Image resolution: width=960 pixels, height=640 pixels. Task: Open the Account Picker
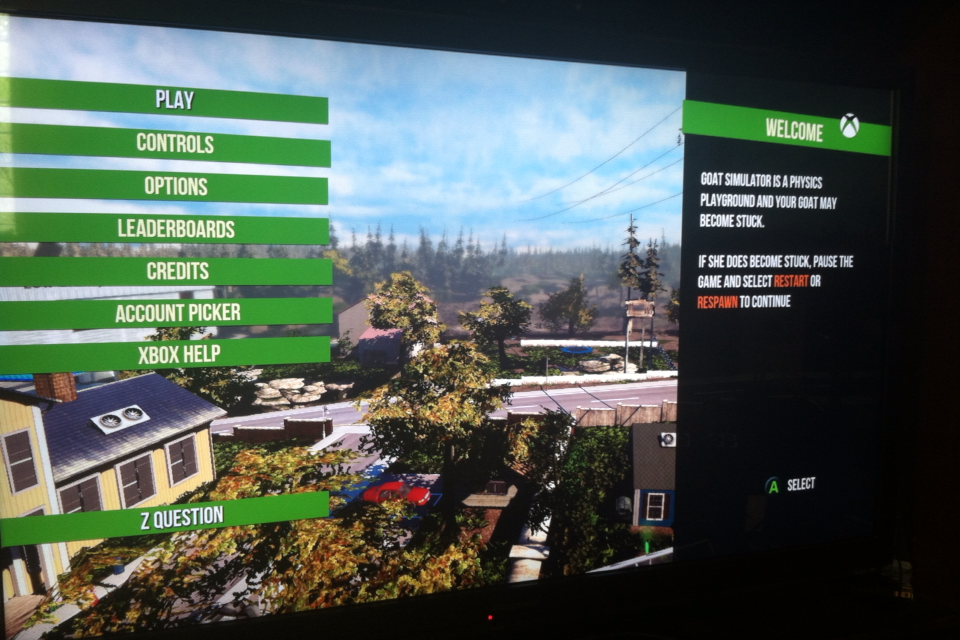coord(177,313)
